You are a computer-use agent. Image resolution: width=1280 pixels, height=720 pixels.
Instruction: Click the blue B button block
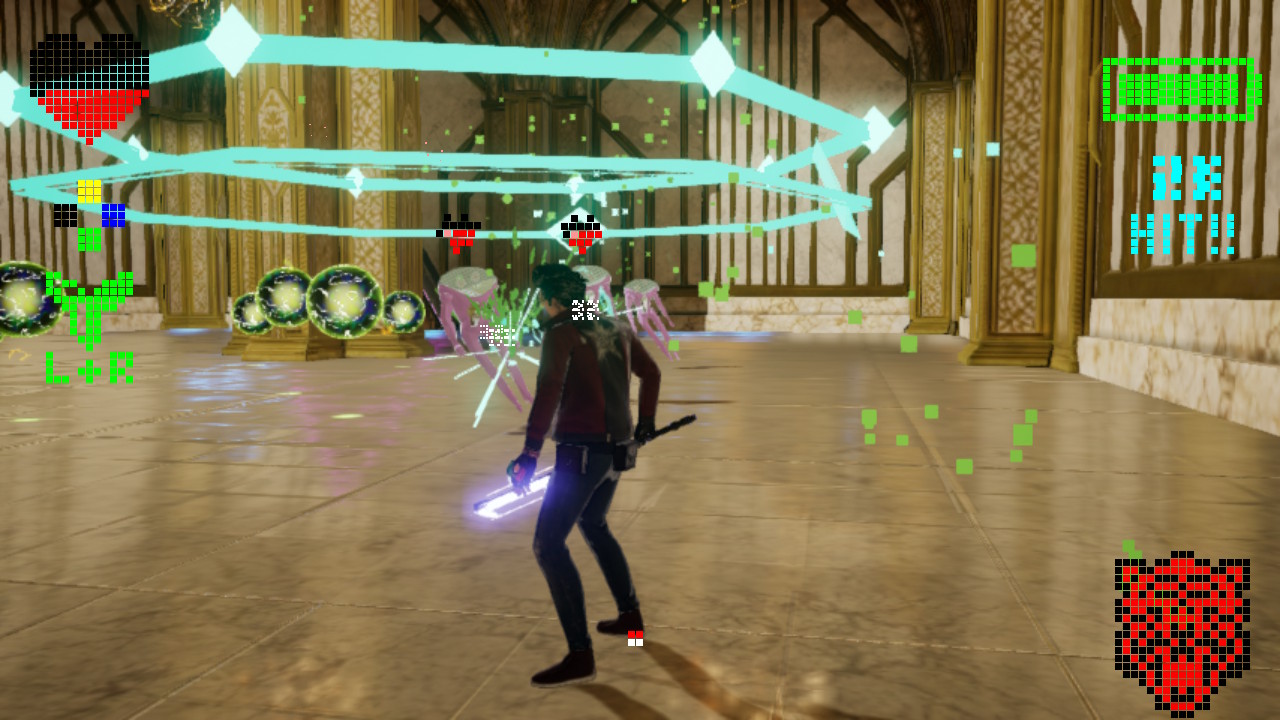[x=114, y=215]
